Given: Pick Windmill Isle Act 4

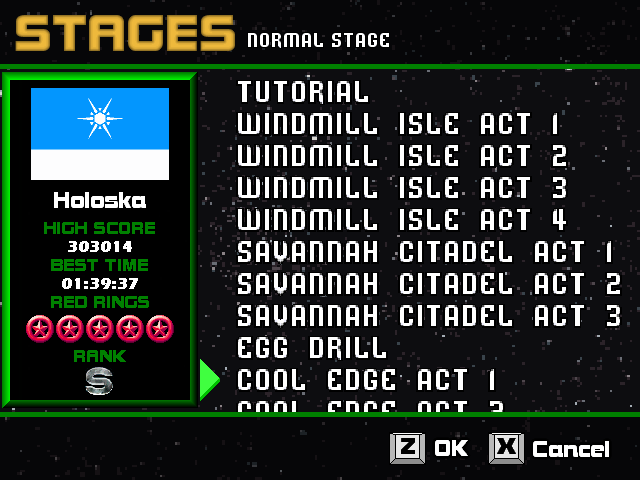Looking at the screenshot, I should (401, 220).
